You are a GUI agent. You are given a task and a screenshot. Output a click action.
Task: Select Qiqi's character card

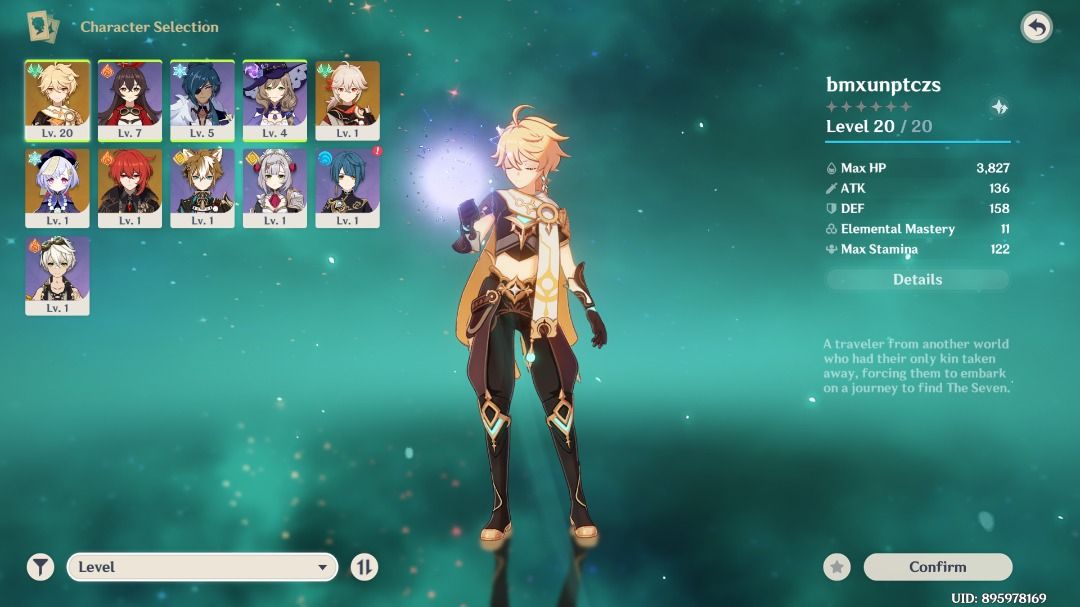(57, 188)
